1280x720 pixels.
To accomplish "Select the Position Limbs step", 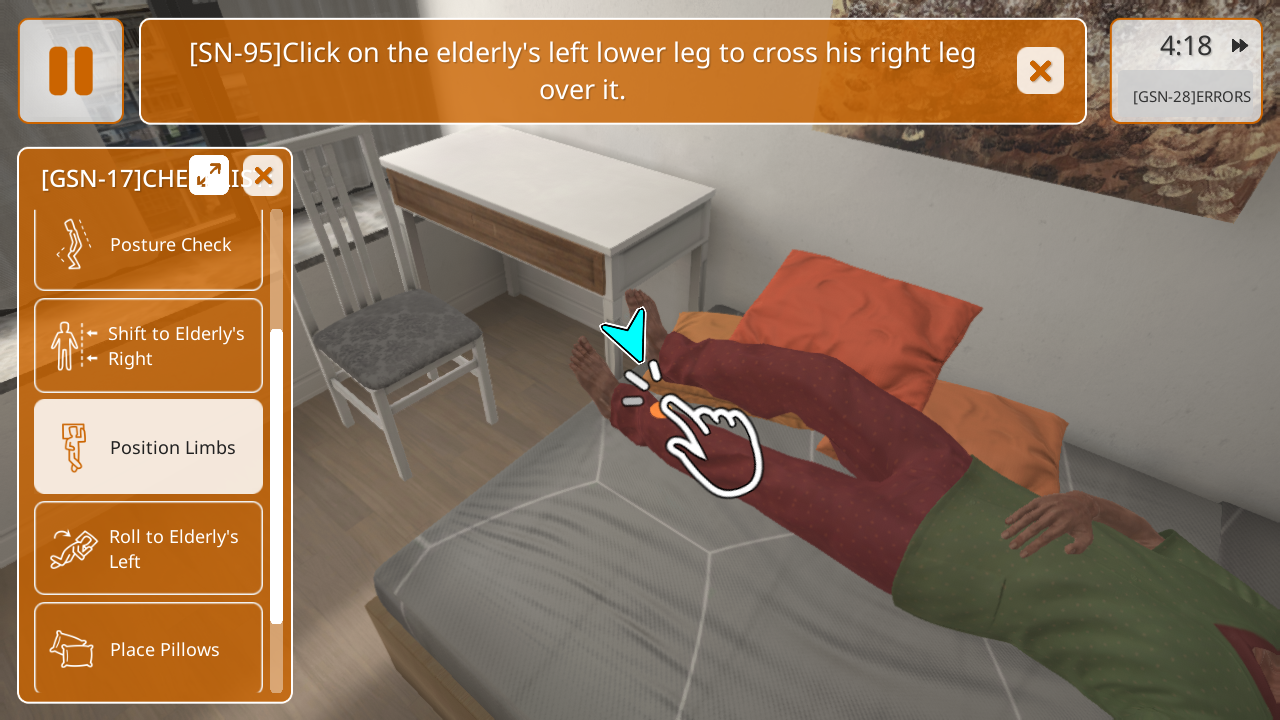I will (x=148, y=447).
